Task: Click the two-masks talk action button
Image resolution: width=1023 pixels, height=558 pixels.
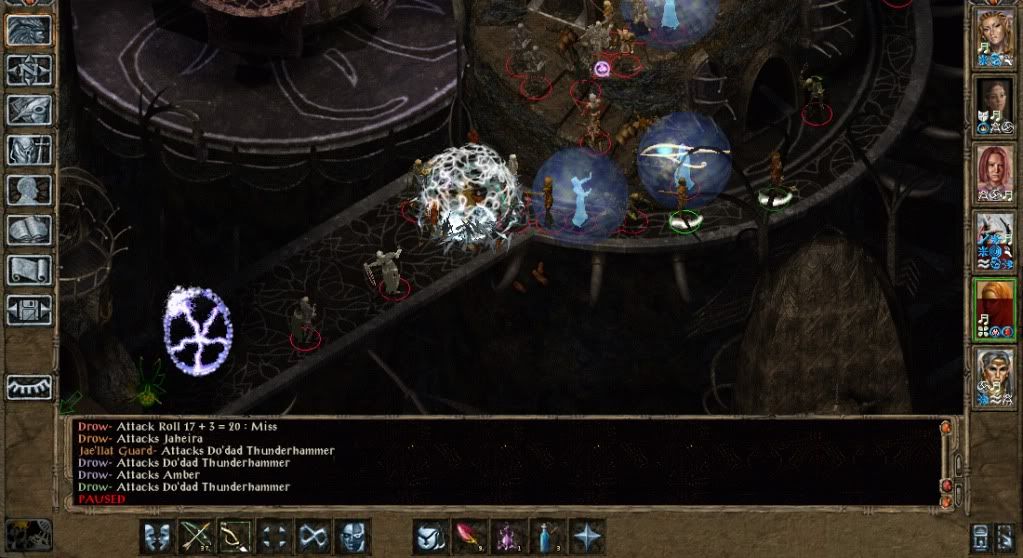Action: coord(157,536)
